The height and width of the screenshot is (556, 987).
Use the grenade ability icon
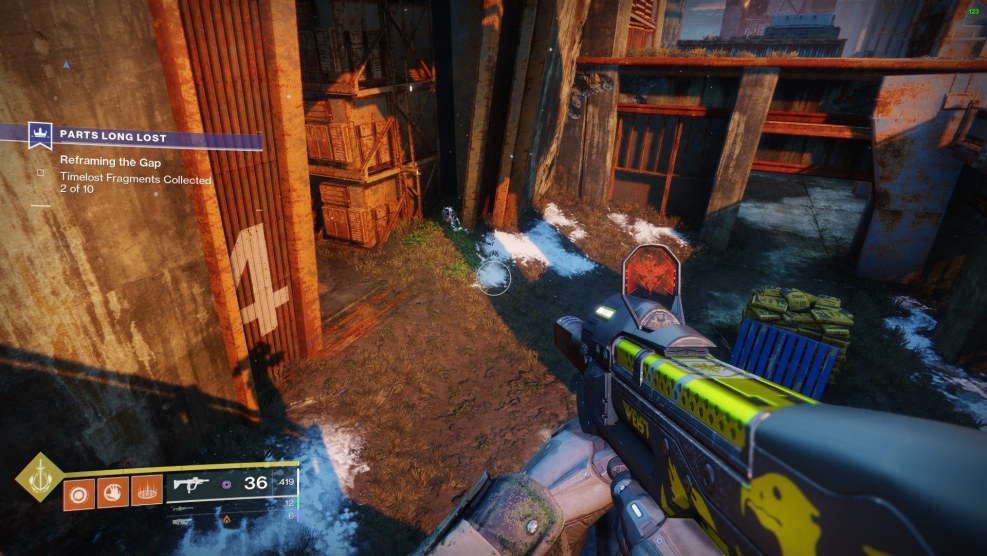pos(80,492)
